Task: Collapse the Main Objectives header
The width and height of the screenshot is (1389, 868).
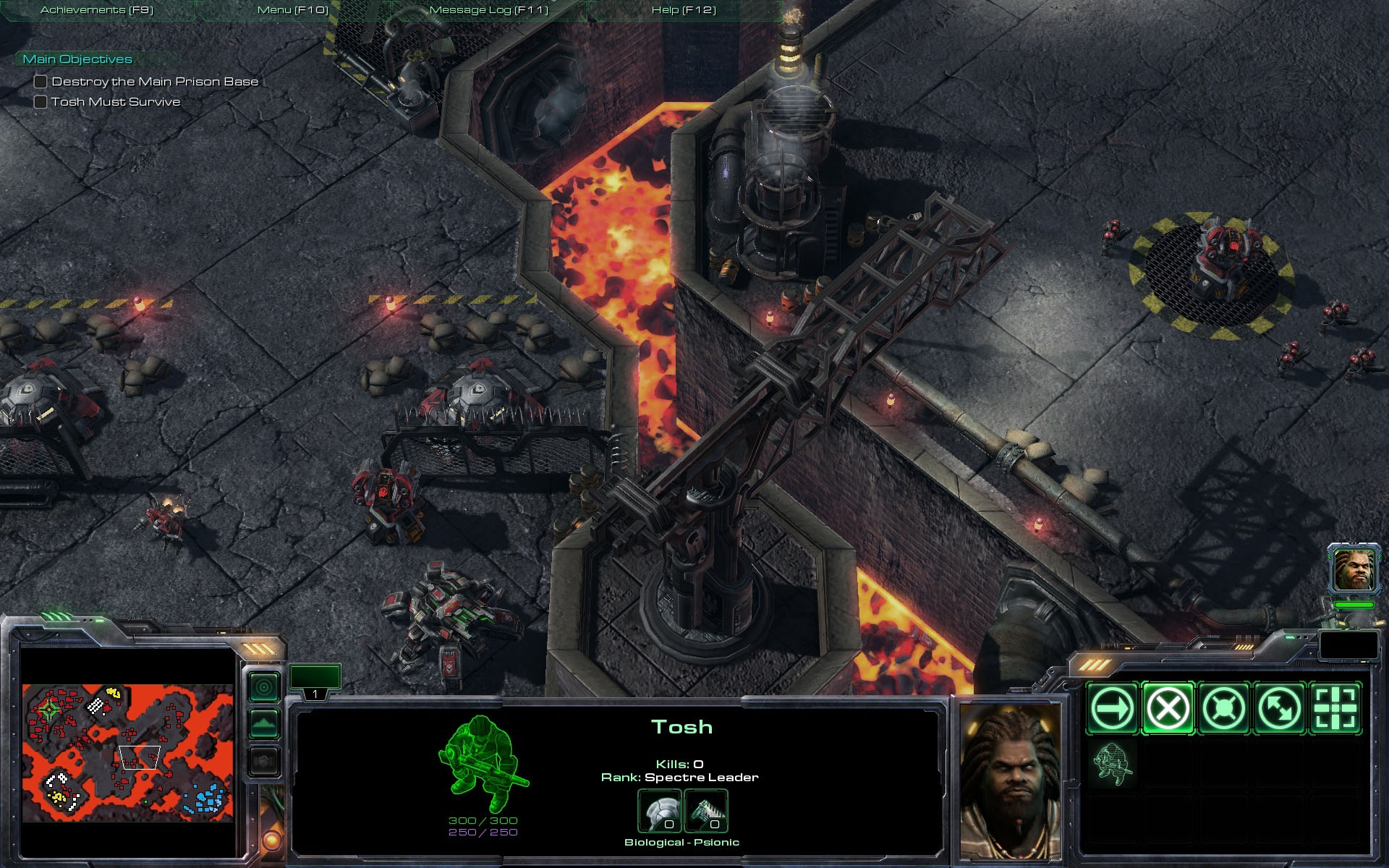Action: point(77,59)
